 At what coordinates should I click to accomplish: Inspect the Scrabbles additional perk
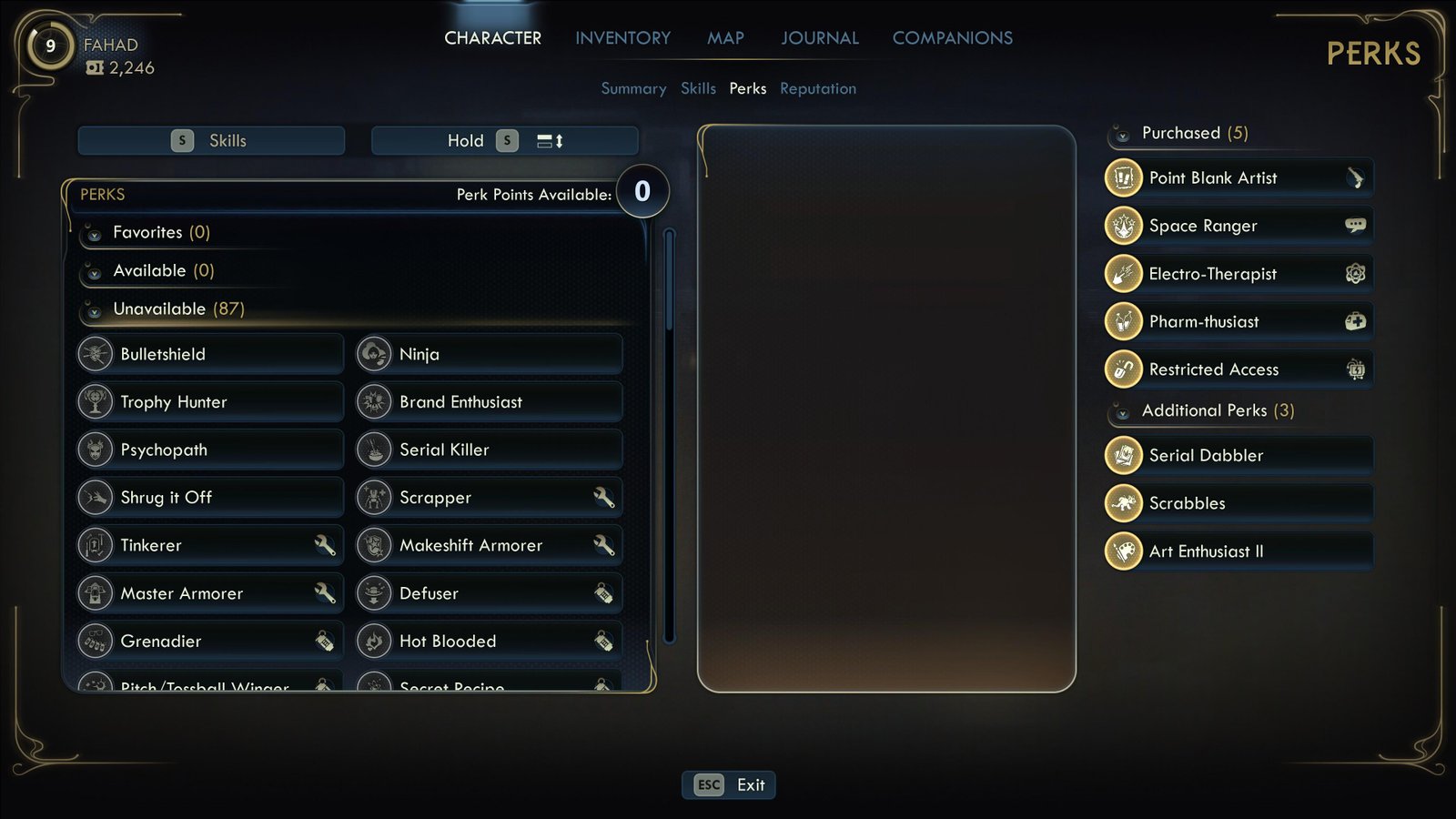pos(1238,503)
